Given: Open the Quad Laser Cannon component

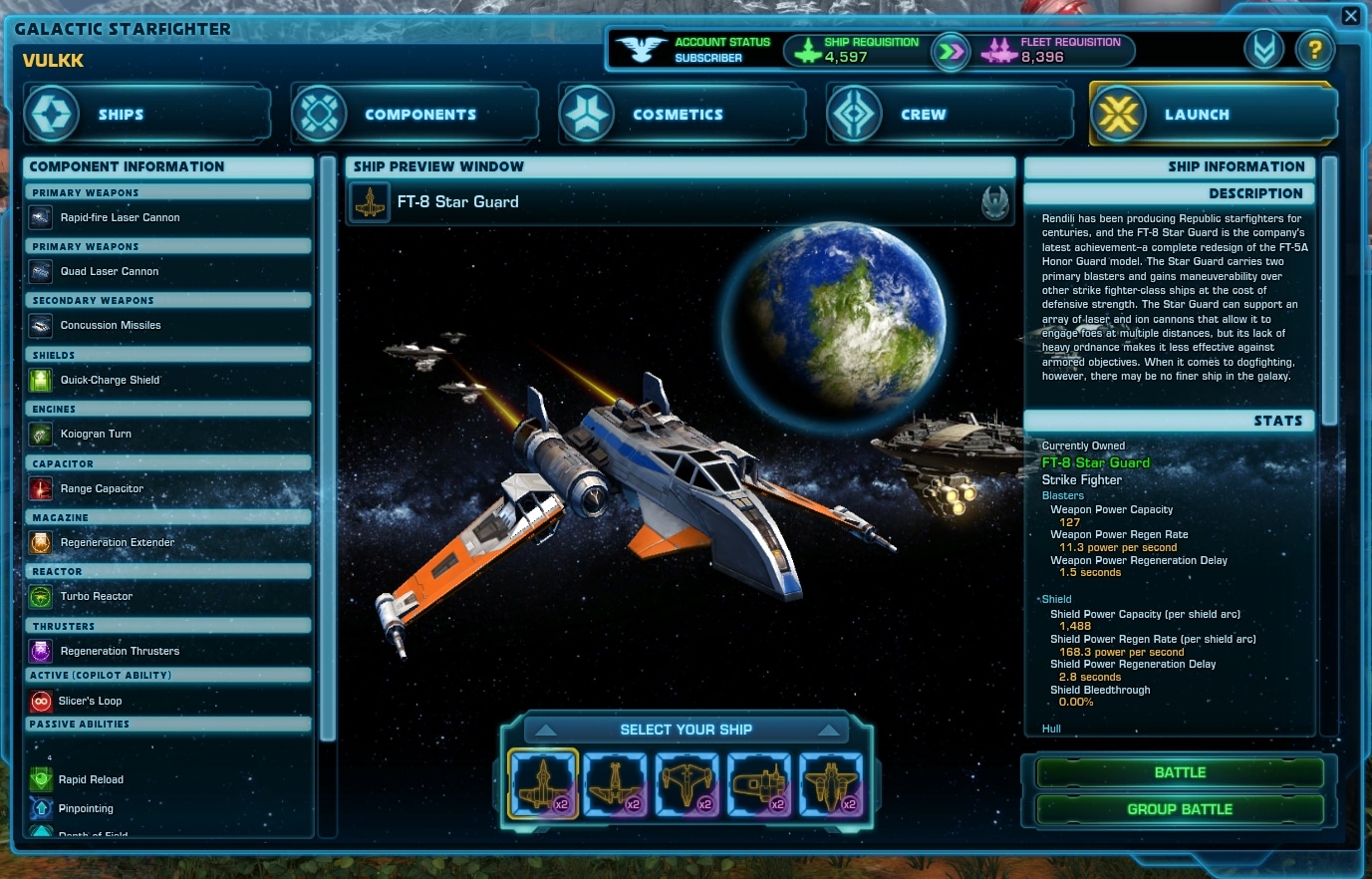Looking at the screenshot, I should 41,271.
